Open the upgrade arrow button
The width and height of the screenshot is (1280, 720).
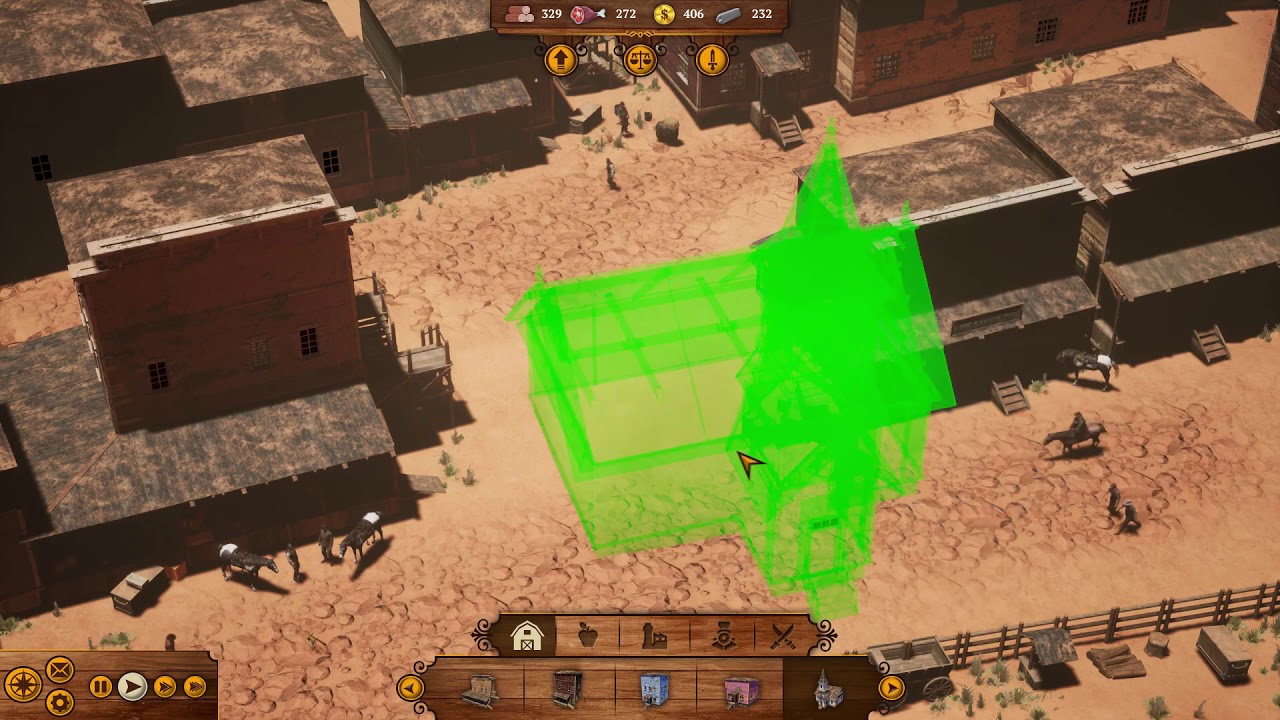tap(561, 60)
